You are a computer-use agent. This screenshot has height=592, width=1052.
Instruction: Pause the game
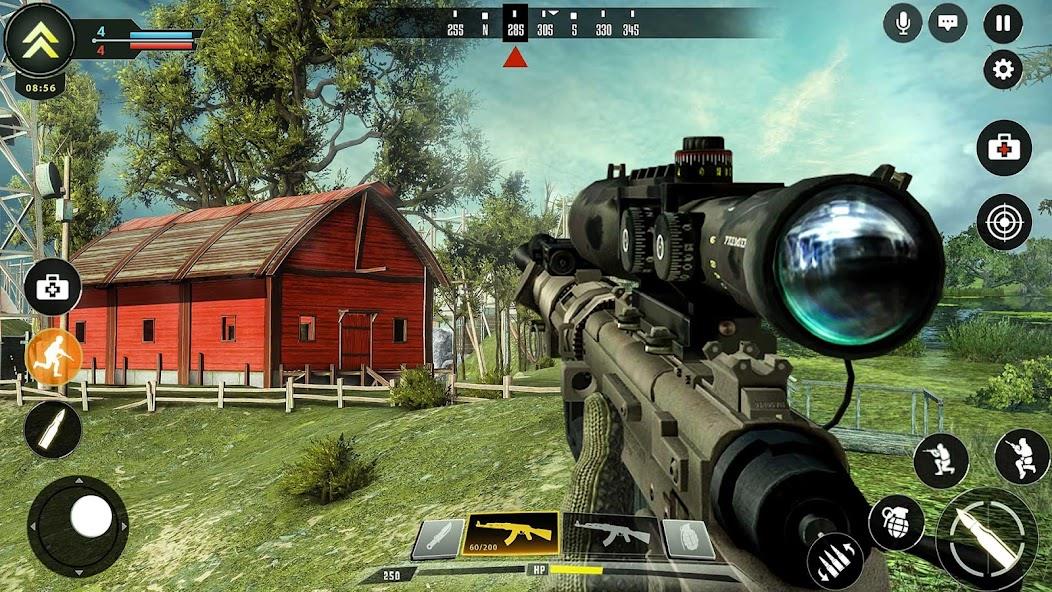[1003, 24]
